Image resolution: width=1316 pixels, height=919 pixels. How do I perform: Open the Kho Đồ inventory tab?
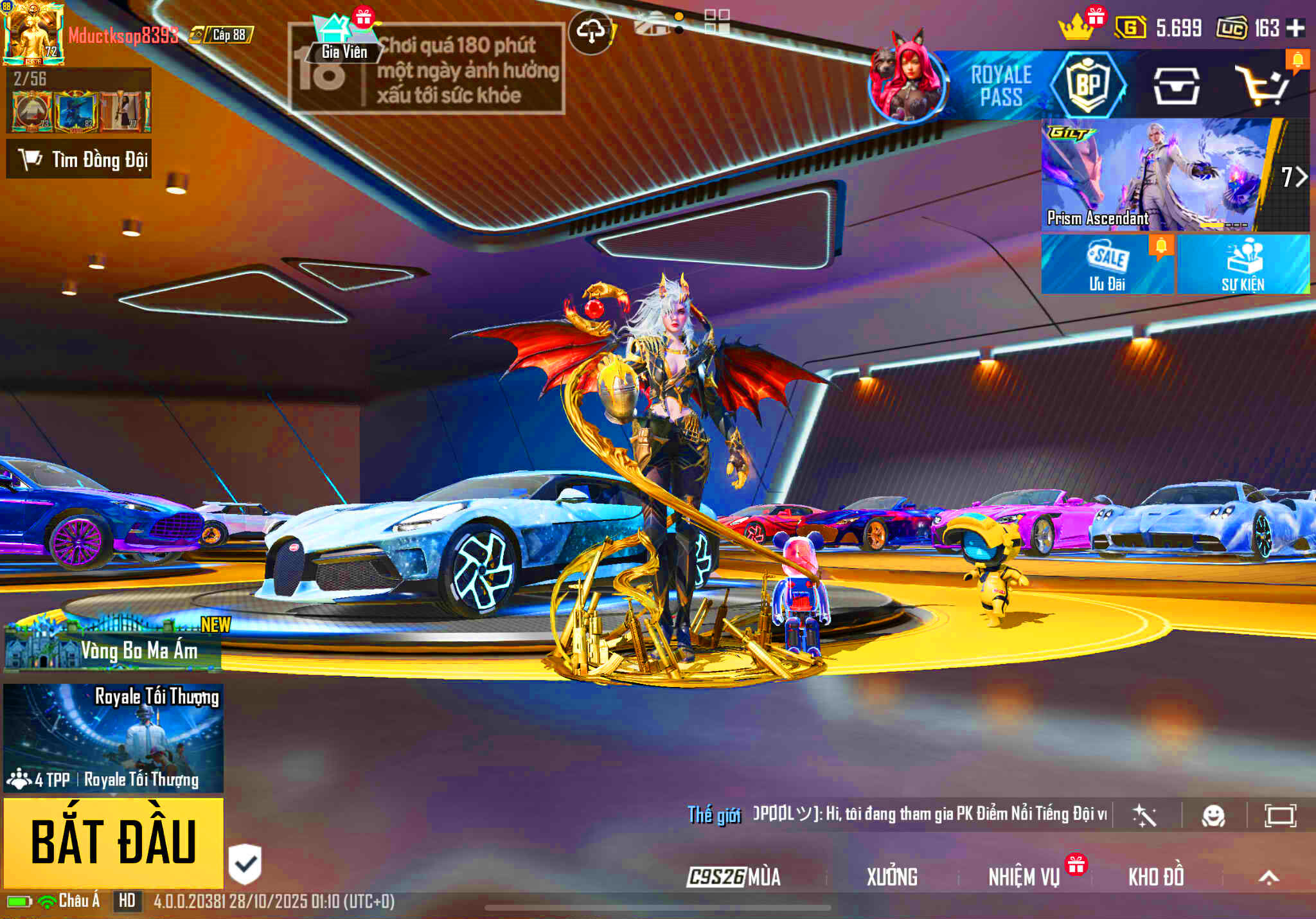click(x=1156, y=877)
